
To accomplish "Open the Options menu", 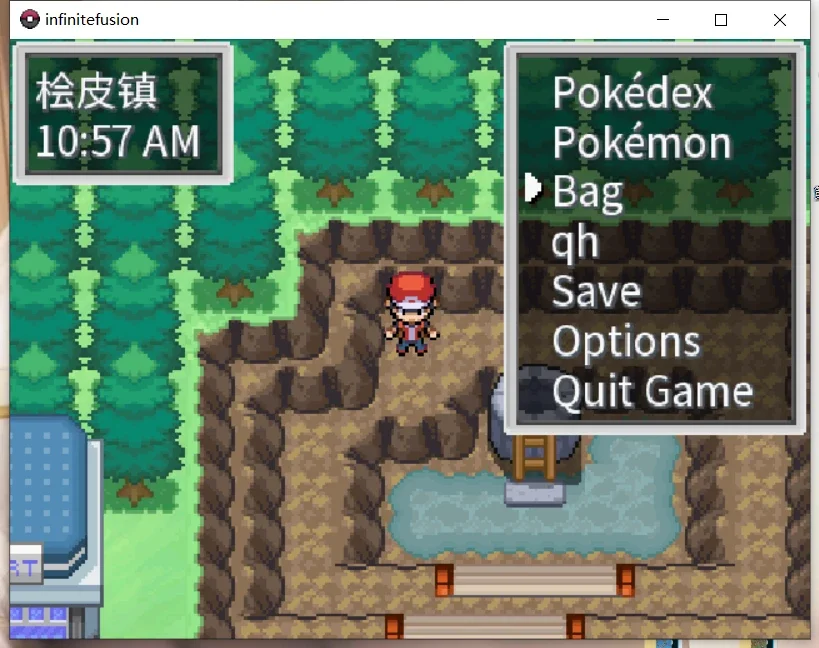I will [626, 342].
